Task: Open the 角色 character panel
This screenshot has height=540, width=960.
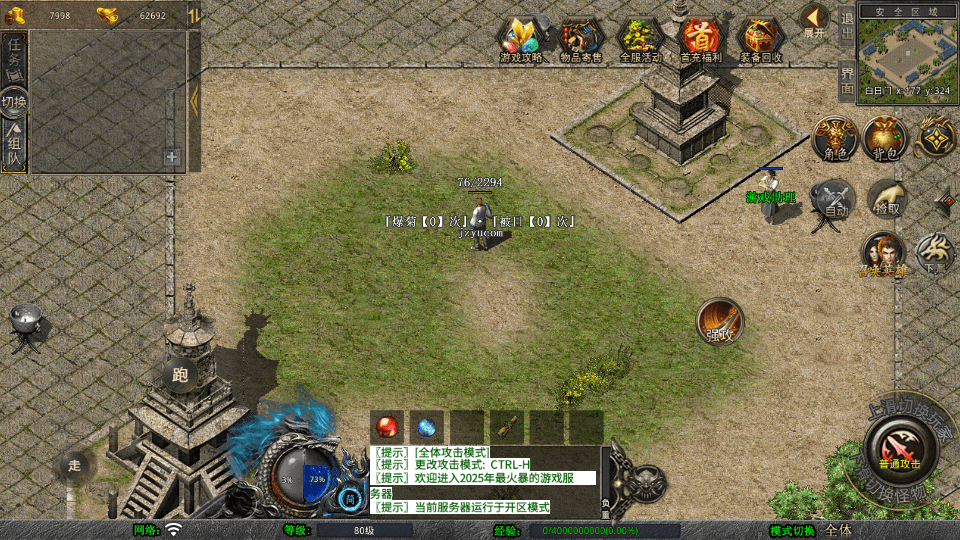Action: (x=834, y=139)
